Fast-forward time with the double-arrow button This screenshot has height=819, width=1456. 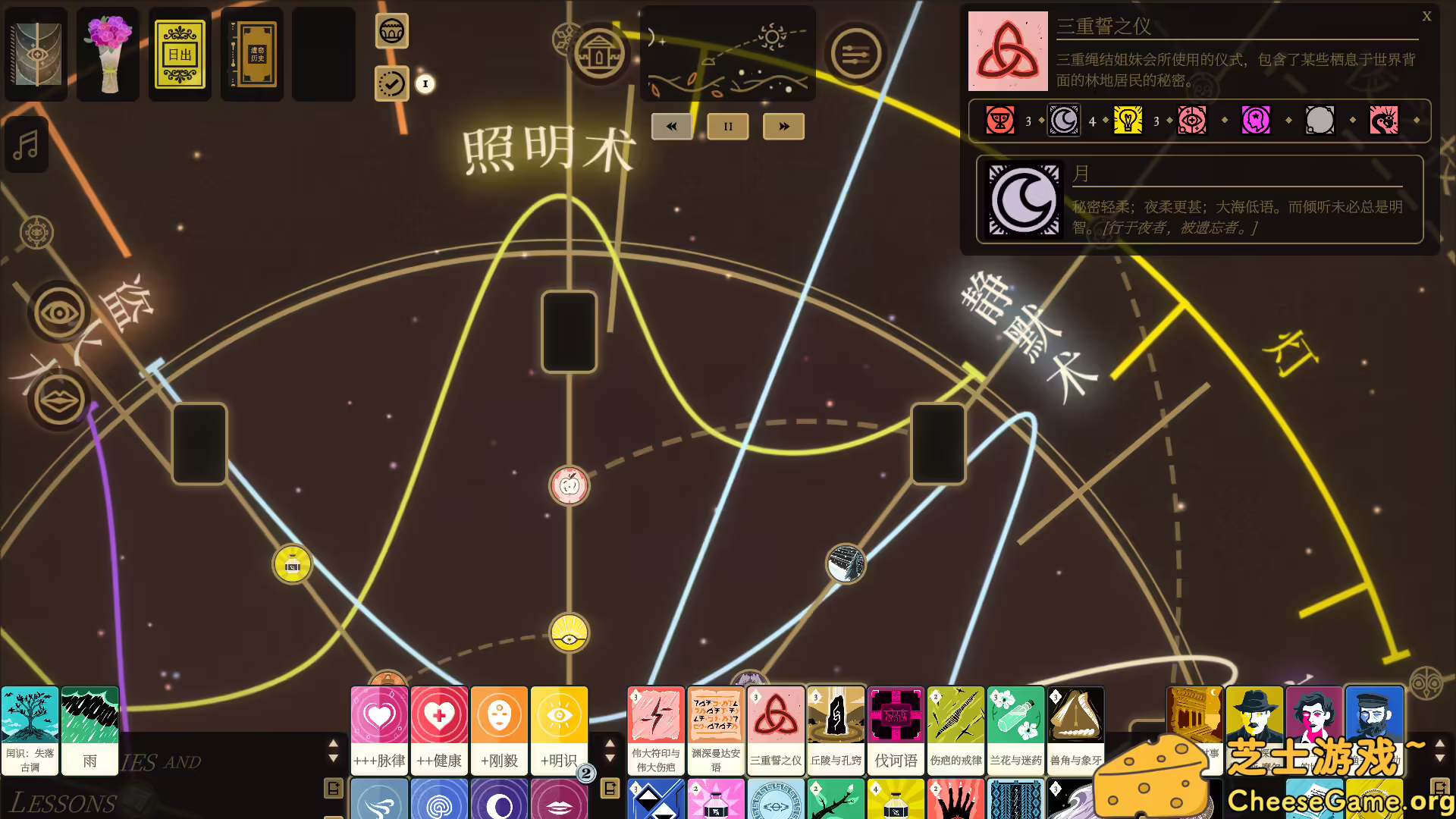[x=783, y=127]
